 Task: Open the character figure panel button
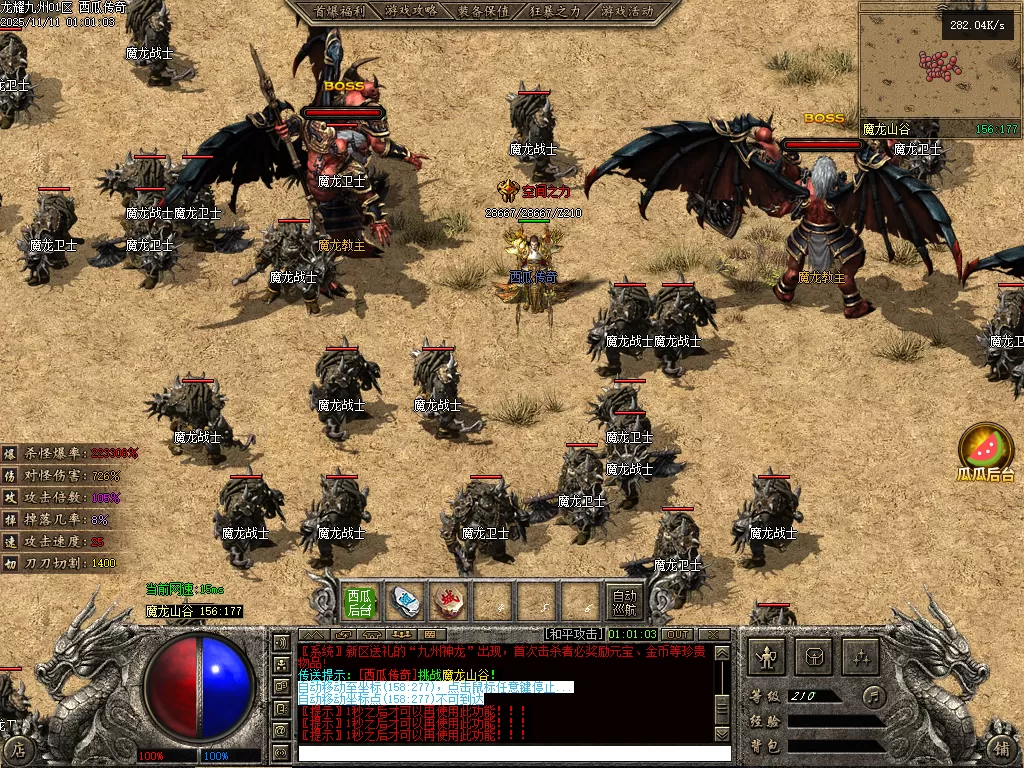[768, 657]
